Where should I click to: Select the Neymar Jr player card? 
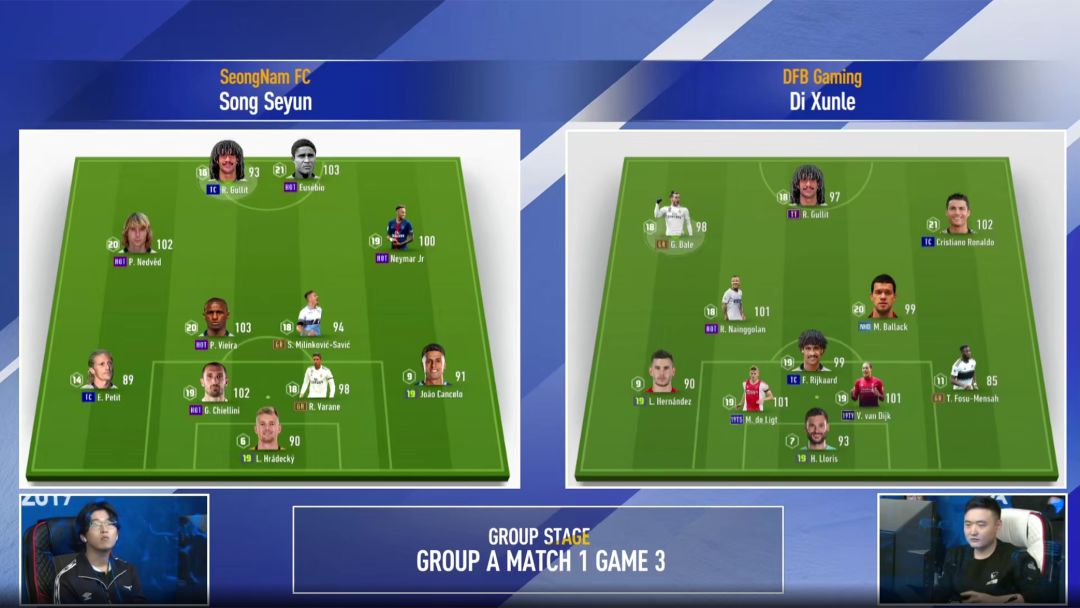(x=402, y=230)
